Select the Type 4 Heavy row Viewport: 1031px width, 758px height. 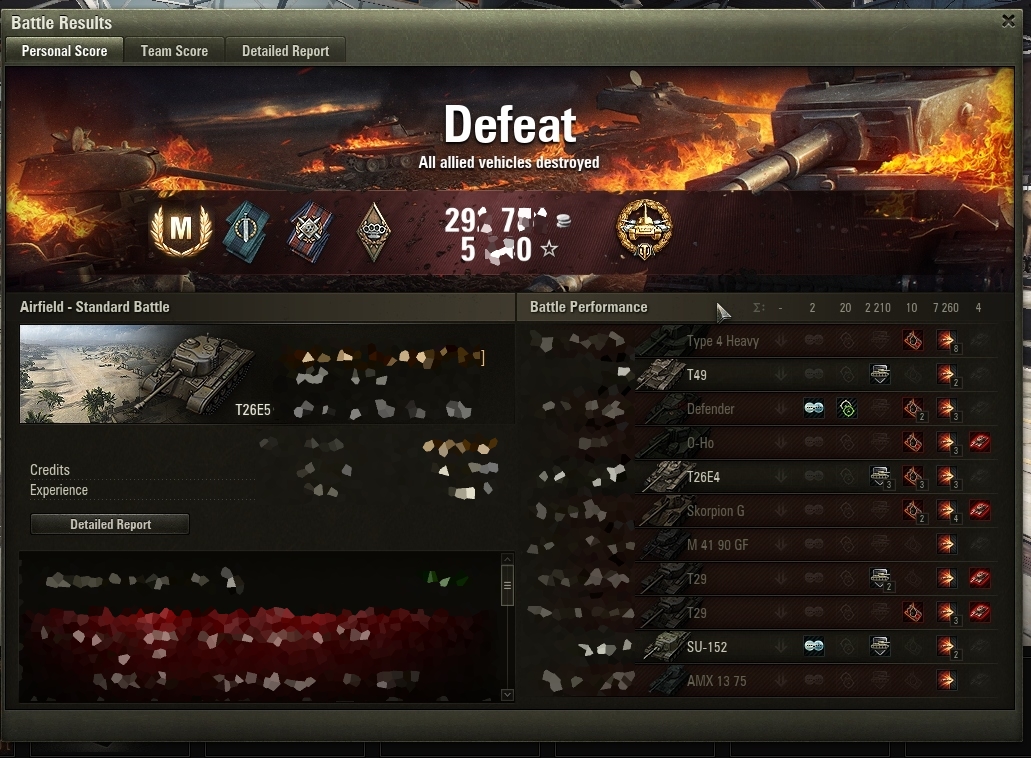722,341
